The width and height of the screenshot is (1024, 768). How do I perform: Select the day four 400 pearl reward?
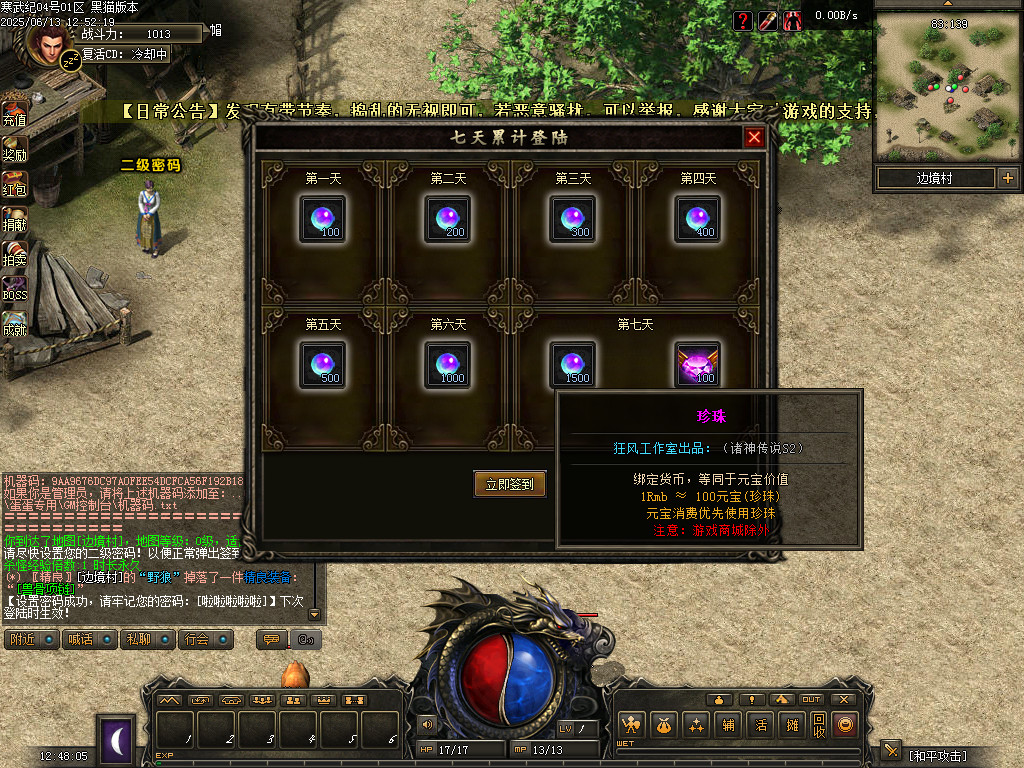697,218
